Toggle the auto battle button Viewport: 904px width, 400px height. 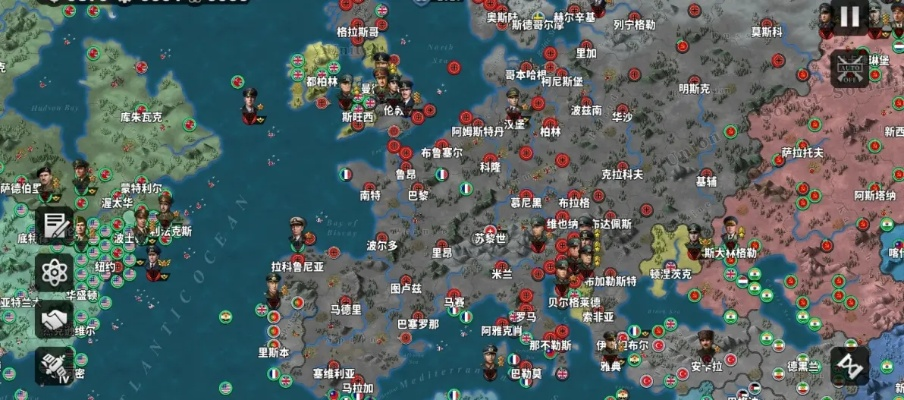coord(849,67)
